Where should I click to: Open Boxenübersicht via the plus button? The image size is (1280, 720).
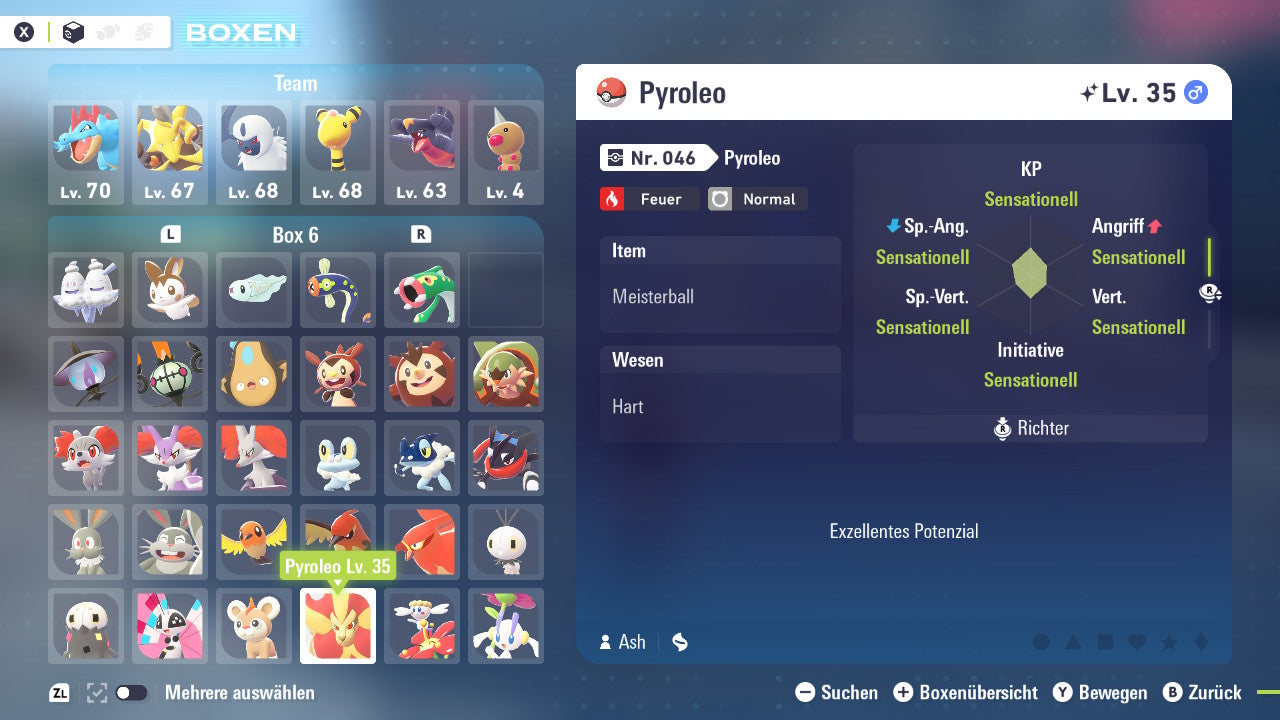click(904, 692)
